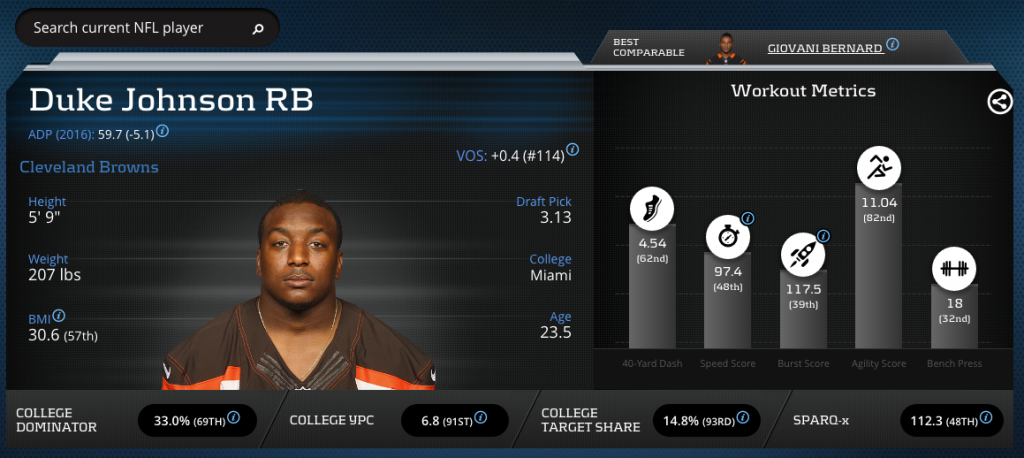Viewport: 1024px width, 458px height.
Task: Select the Bench Press barbell icon
Action: pyautogui.click(x=954, y=269)
